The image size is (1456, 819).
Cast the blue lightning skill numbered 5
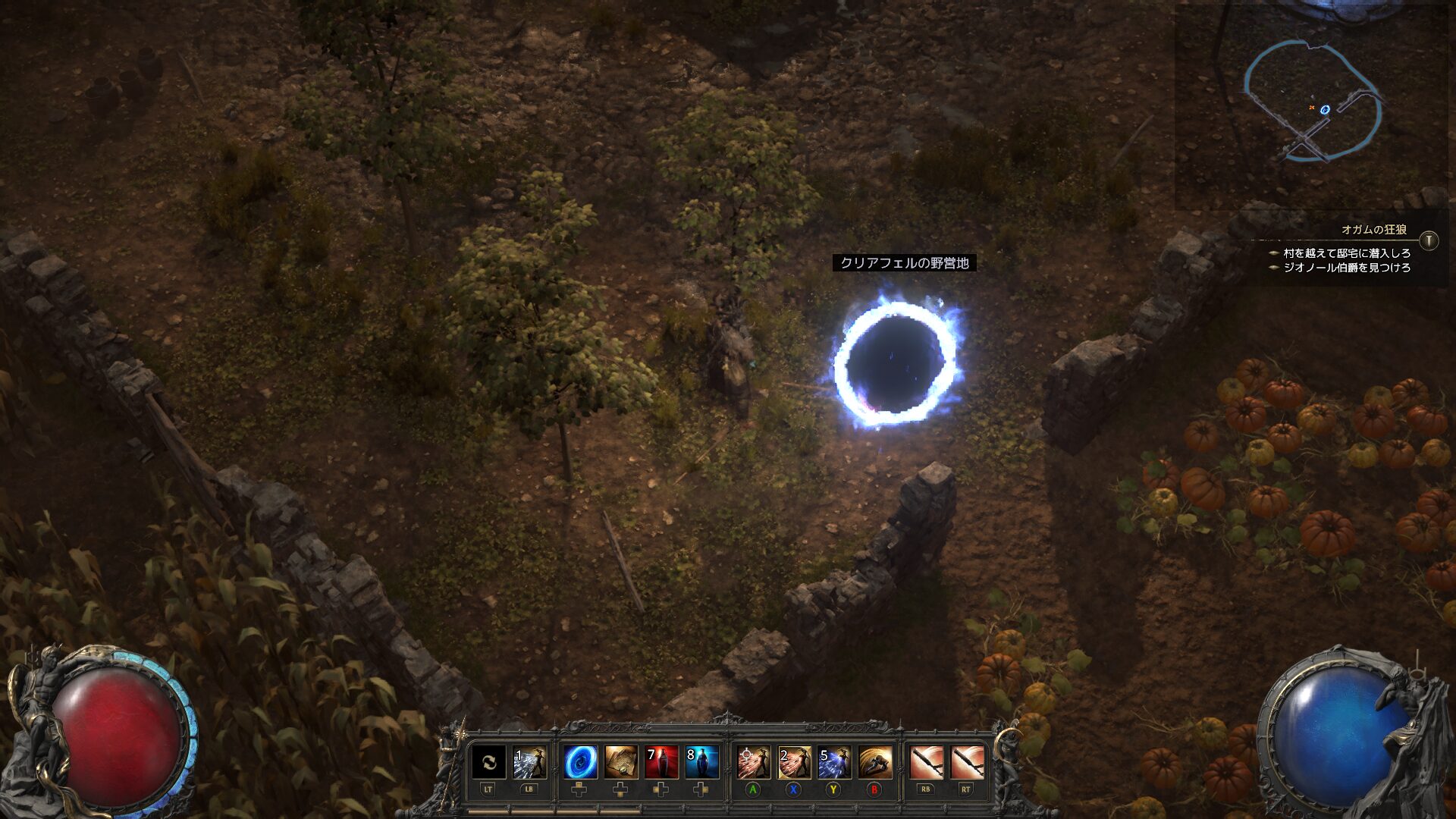click(834, 762)
